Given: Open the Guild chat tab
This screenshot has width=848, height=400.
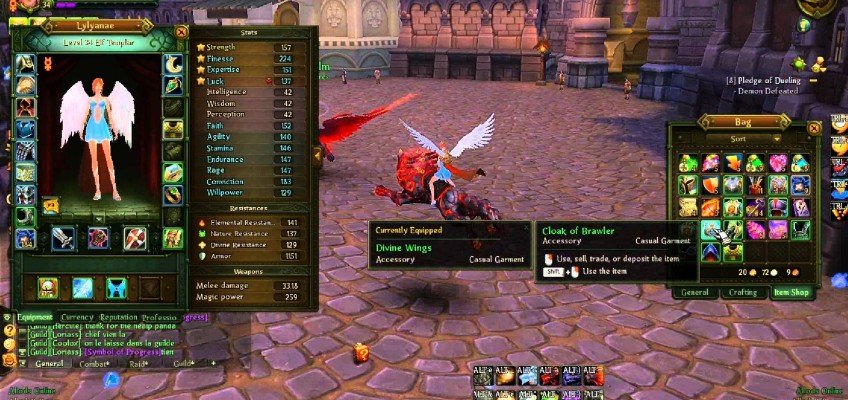Looking at the screenshot, I should click(x=182, y=364).
